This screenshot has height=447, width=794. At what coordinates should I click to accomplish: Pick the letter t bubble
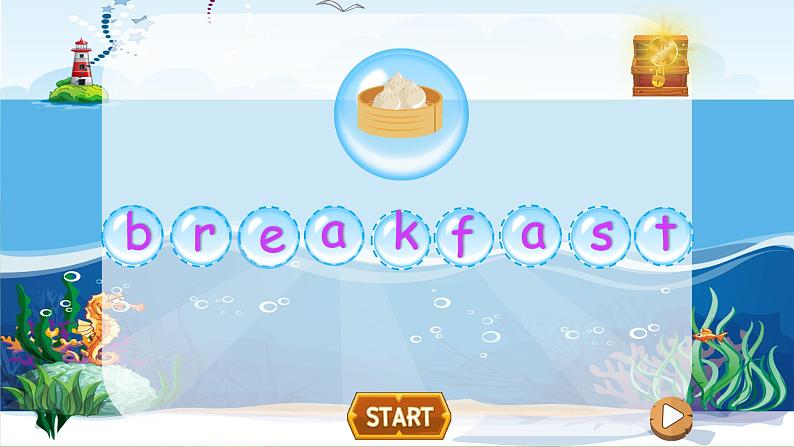(x=664, y=235)
